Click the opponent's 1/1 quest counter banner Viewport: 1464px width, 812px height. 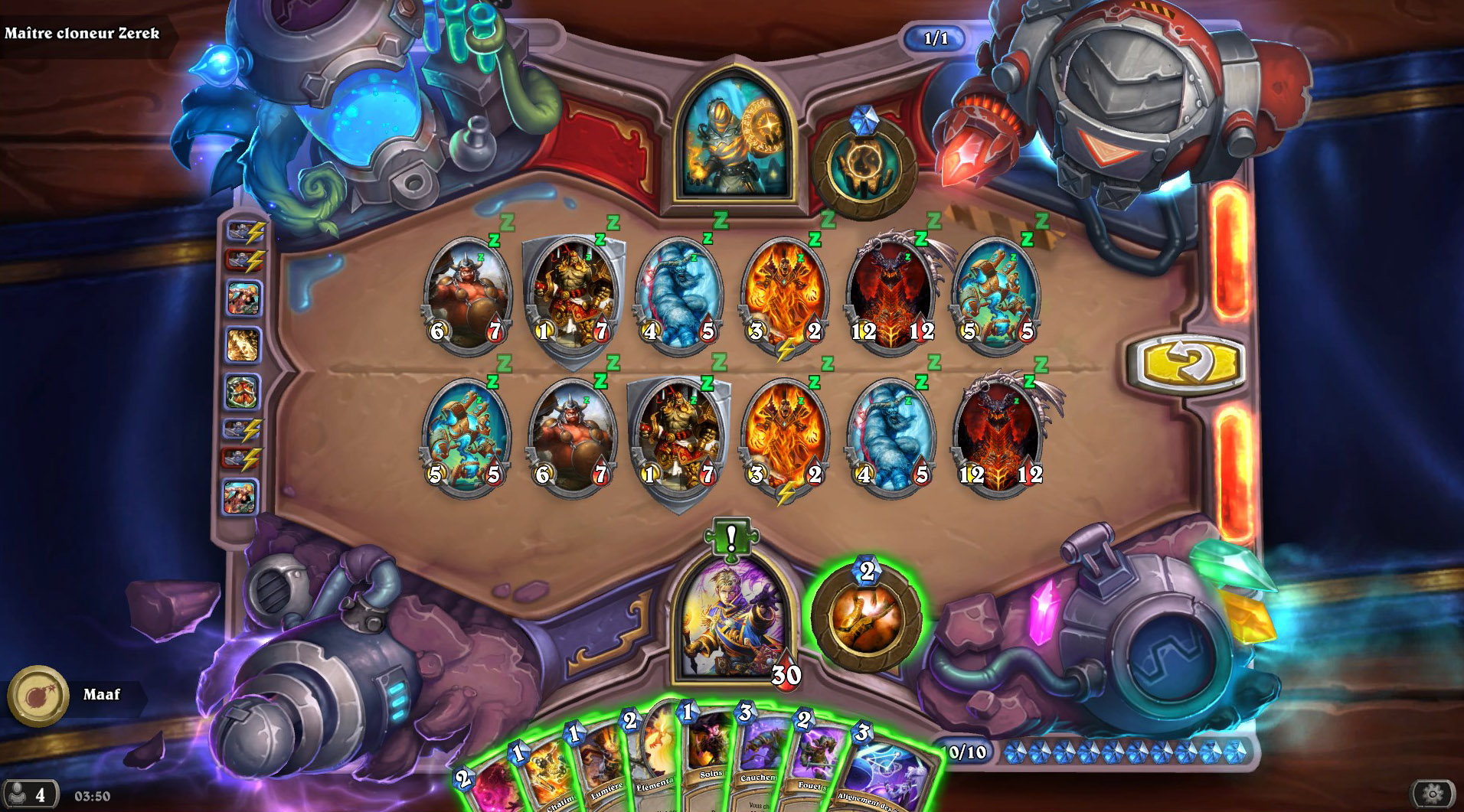(x=936, y=38)
